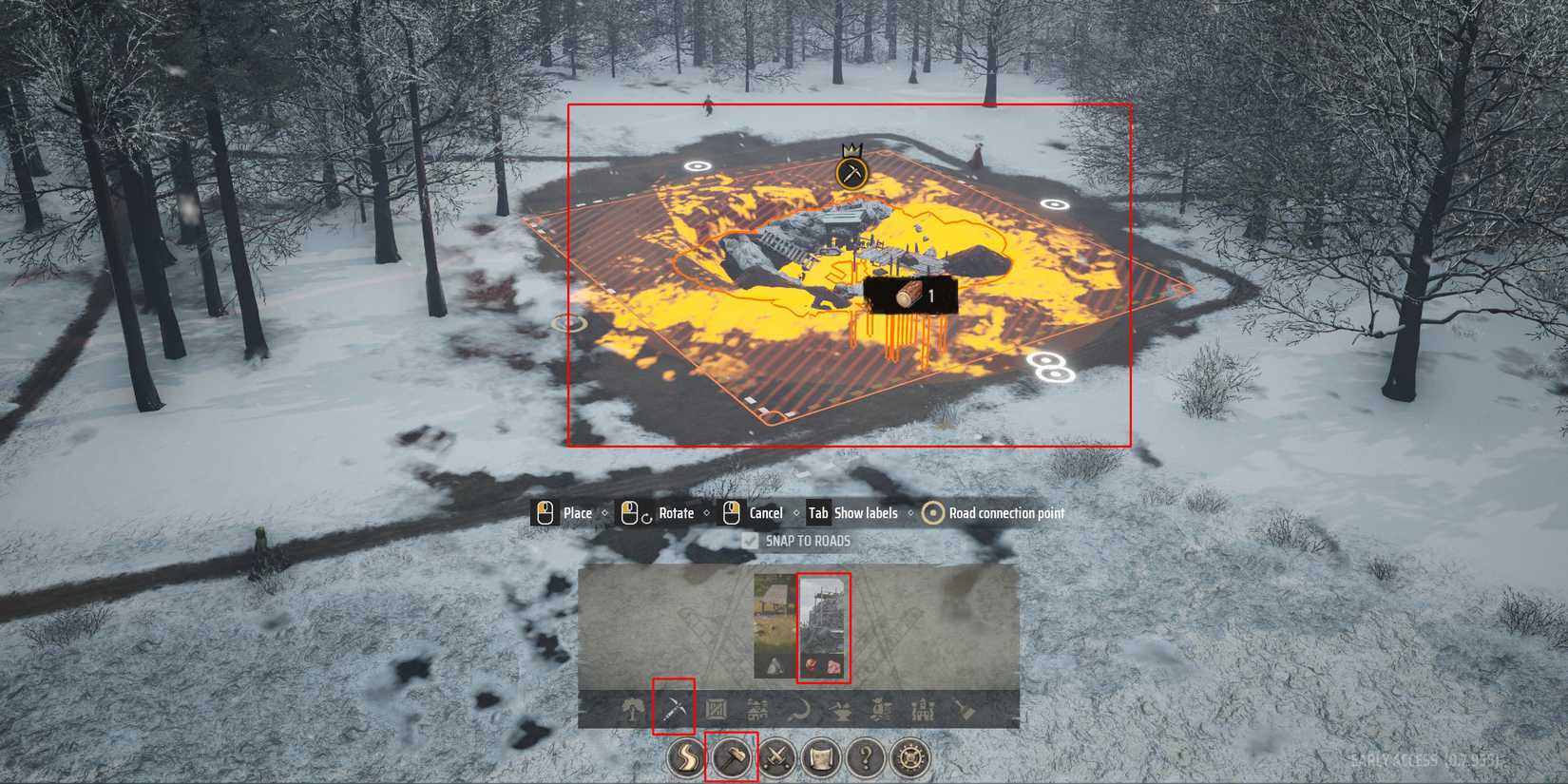Viewport: 1568px width, 784px height.
Task: Click the Place action label
Action: [x=578, y=513]
